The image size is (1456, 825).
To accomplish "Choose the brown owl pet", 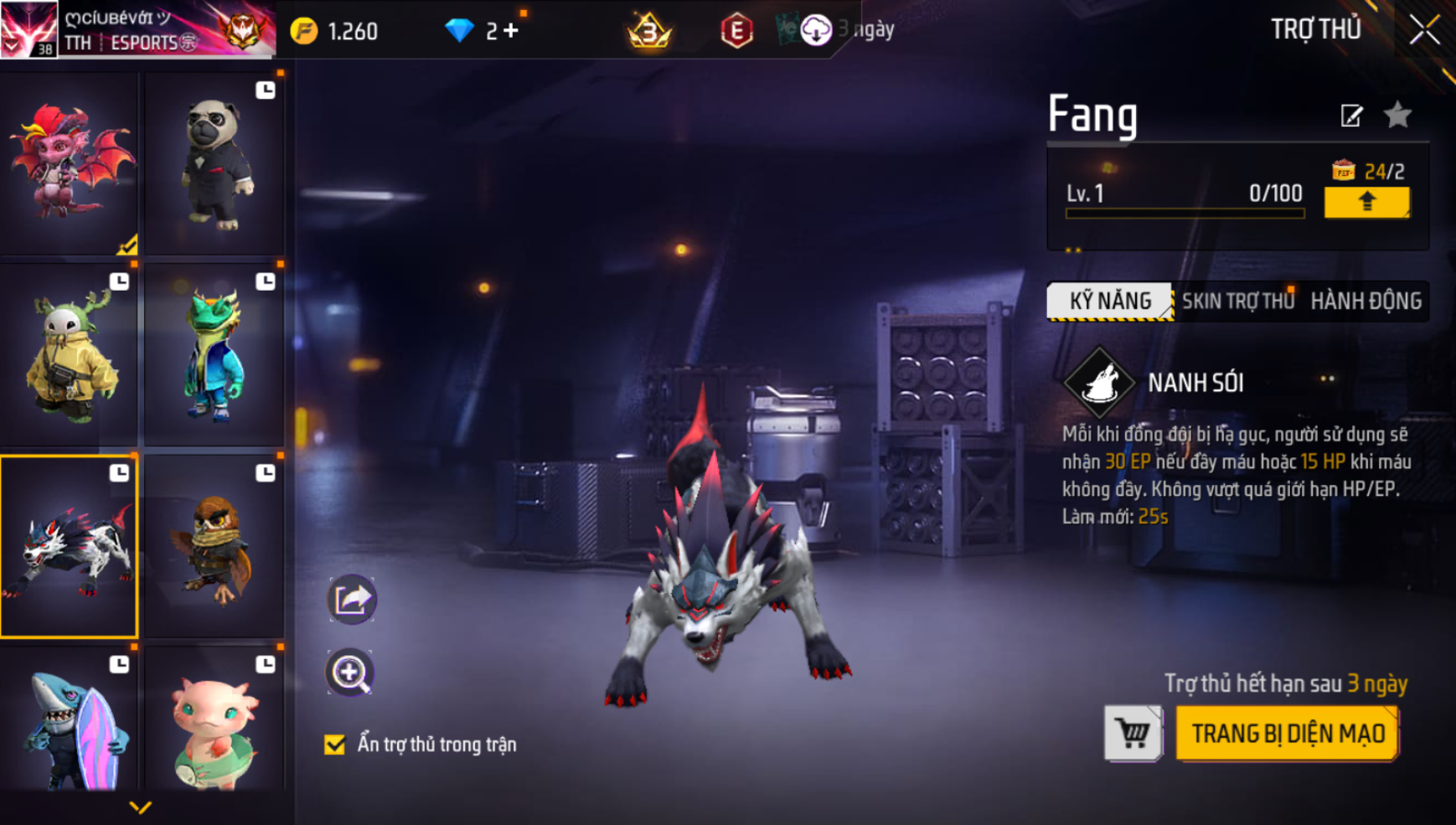I will (x=214, y=547).
